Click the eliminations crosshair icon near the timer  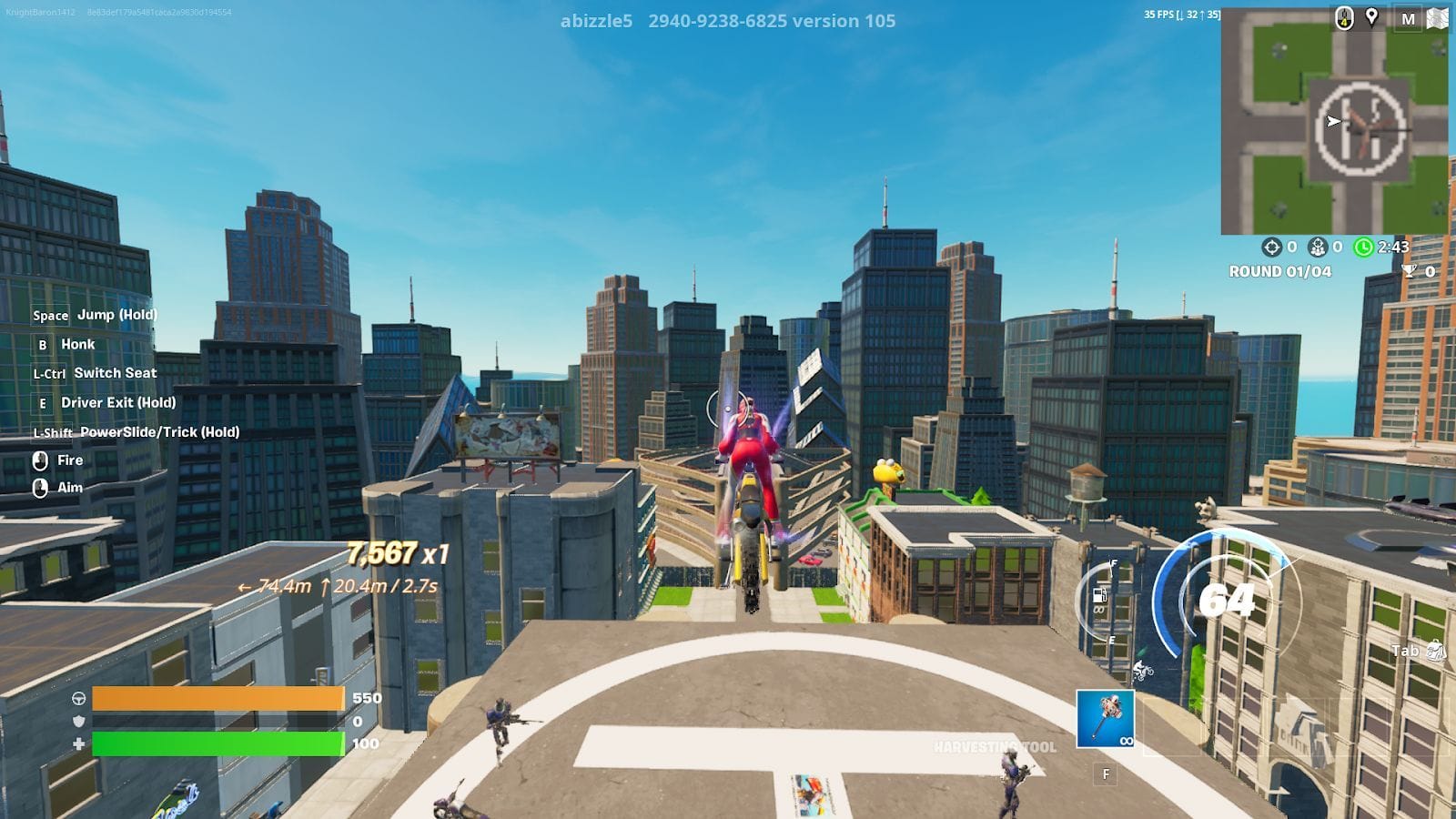(x=1272, y=246)
